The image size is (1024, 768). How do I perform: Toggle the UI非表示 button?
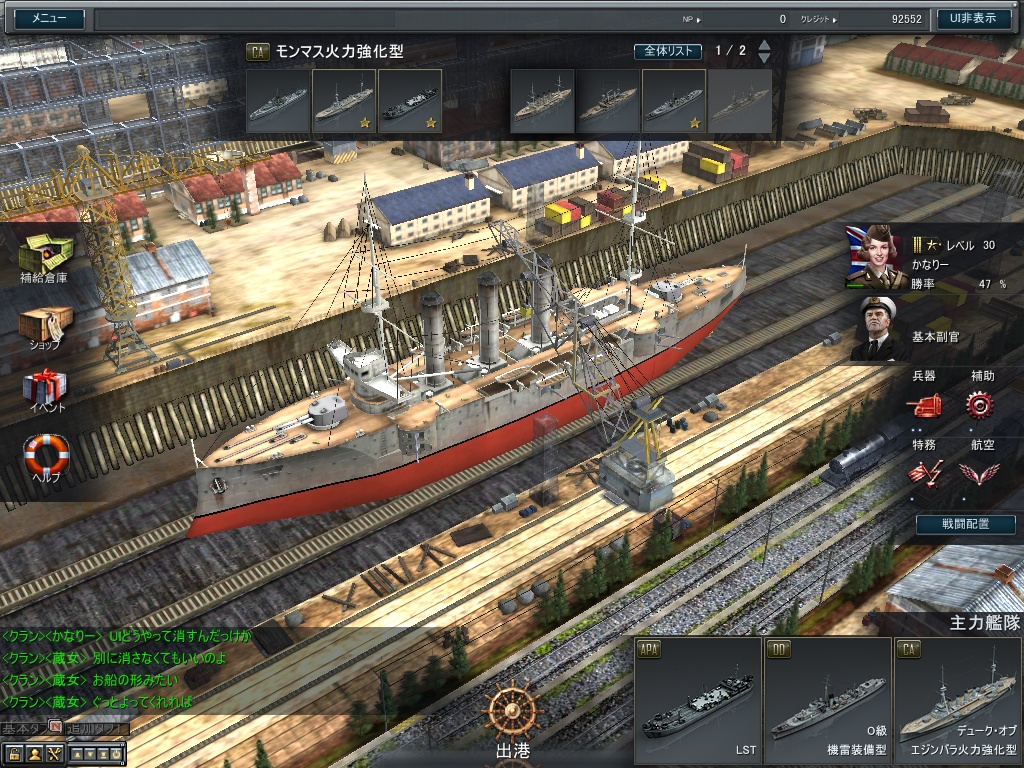pyautogui.click(x=973, y=18)
